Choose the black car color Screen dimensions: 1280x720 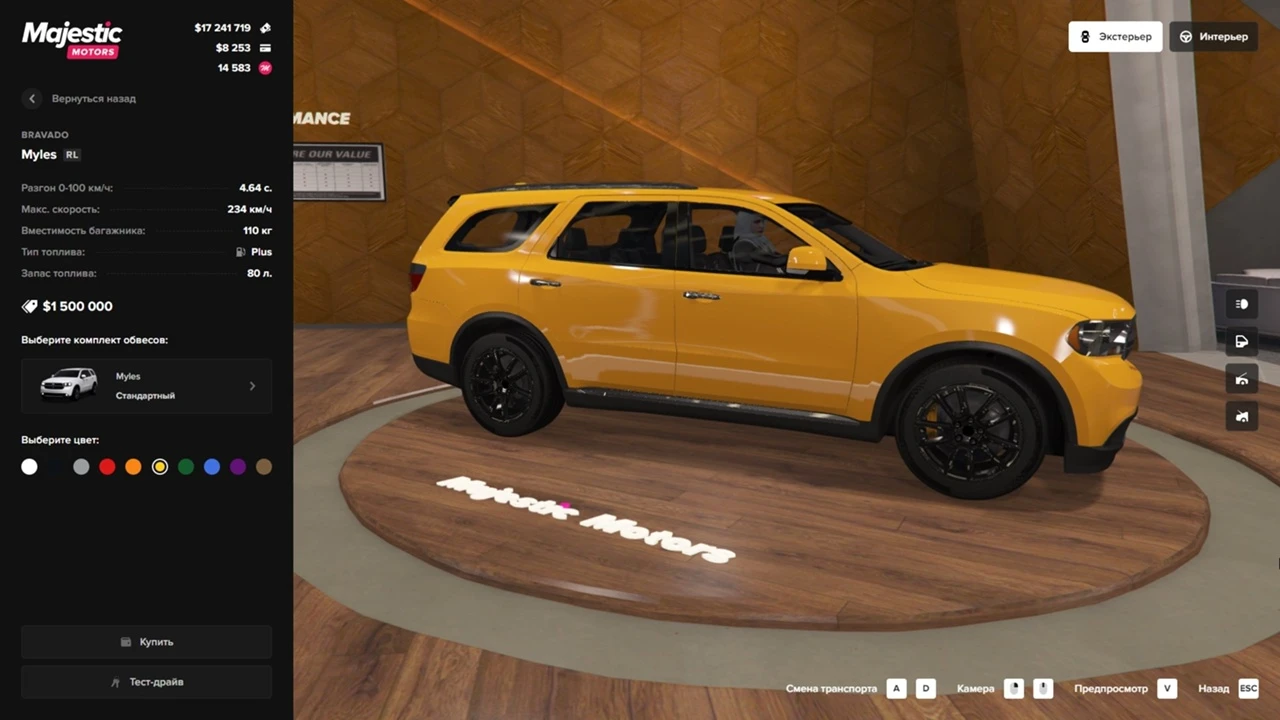[x=55, y=467]
